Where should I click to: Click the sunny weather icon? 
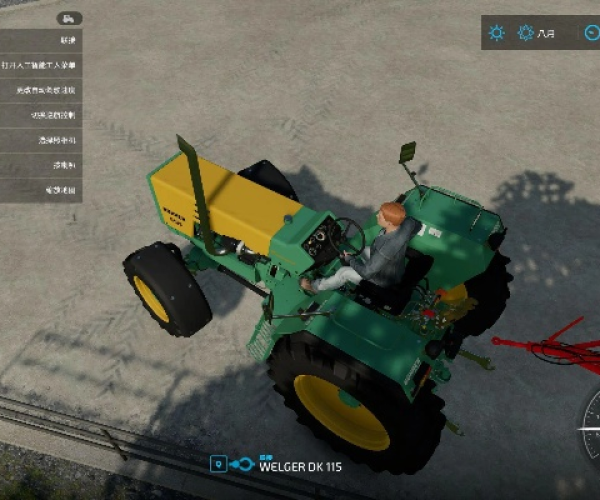[x=496, y=33]
